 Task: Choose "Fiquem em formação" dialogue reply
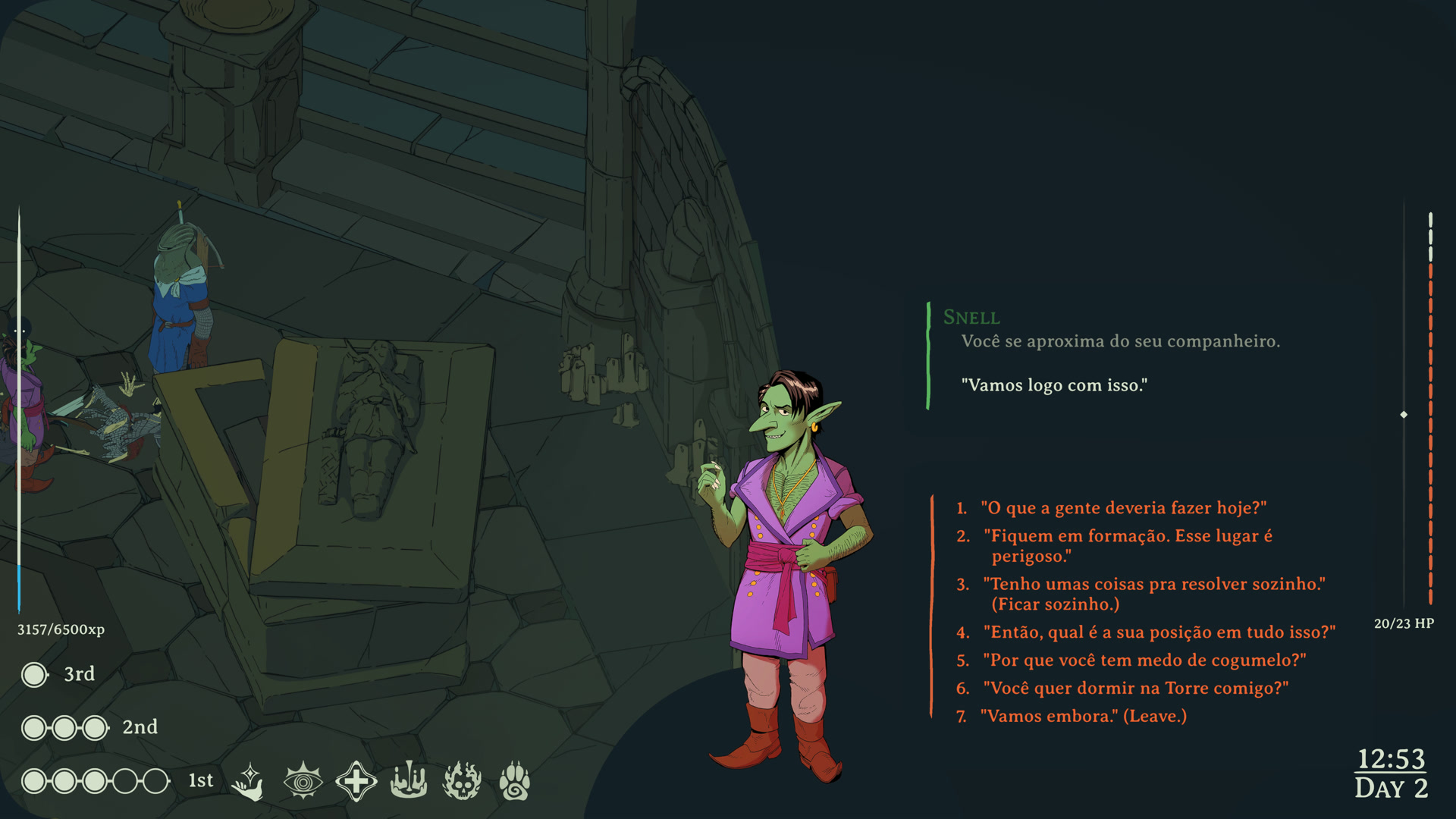pos(1128,546)
